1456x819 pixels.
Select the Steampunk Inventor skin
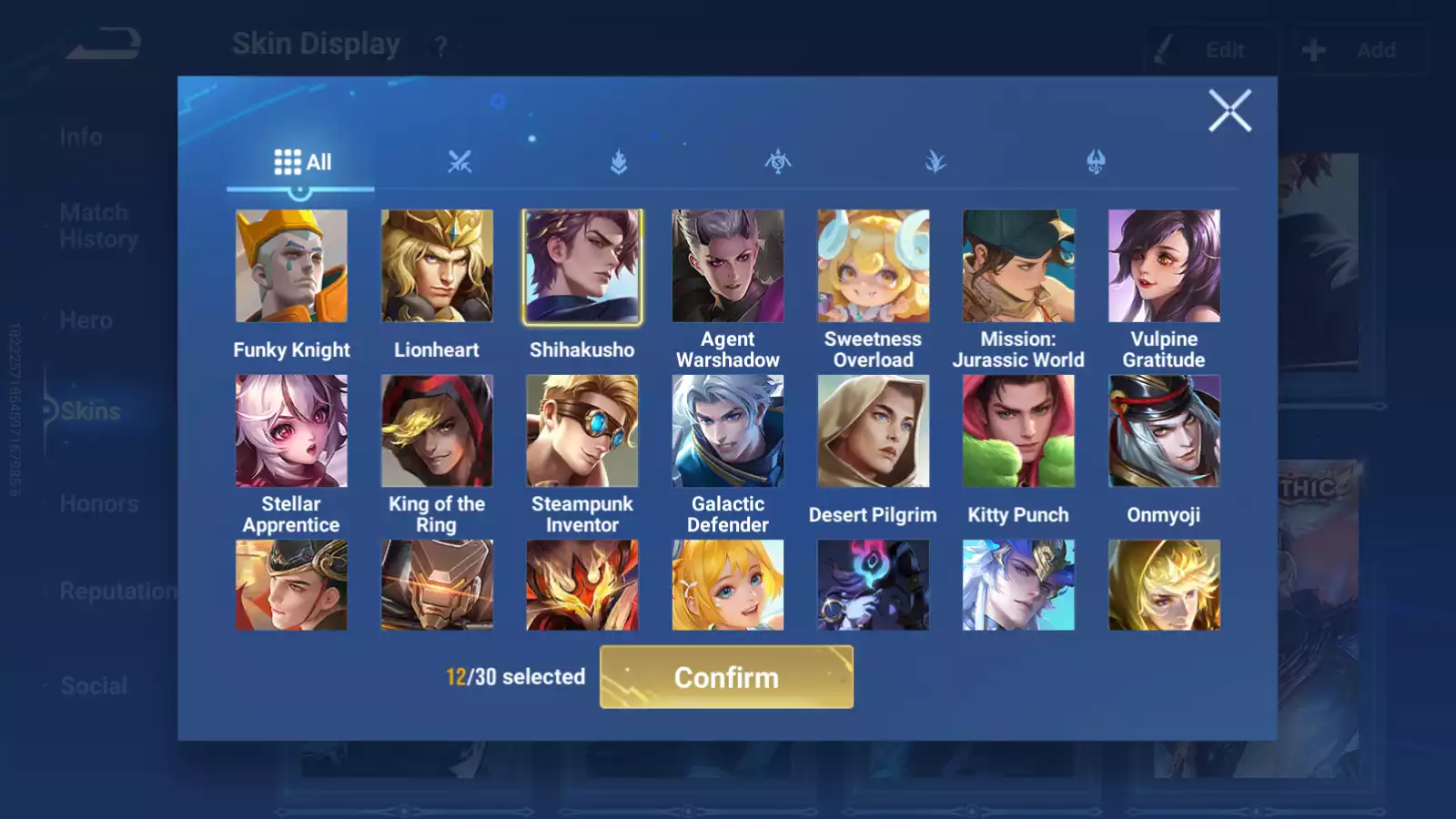point(582,430)
